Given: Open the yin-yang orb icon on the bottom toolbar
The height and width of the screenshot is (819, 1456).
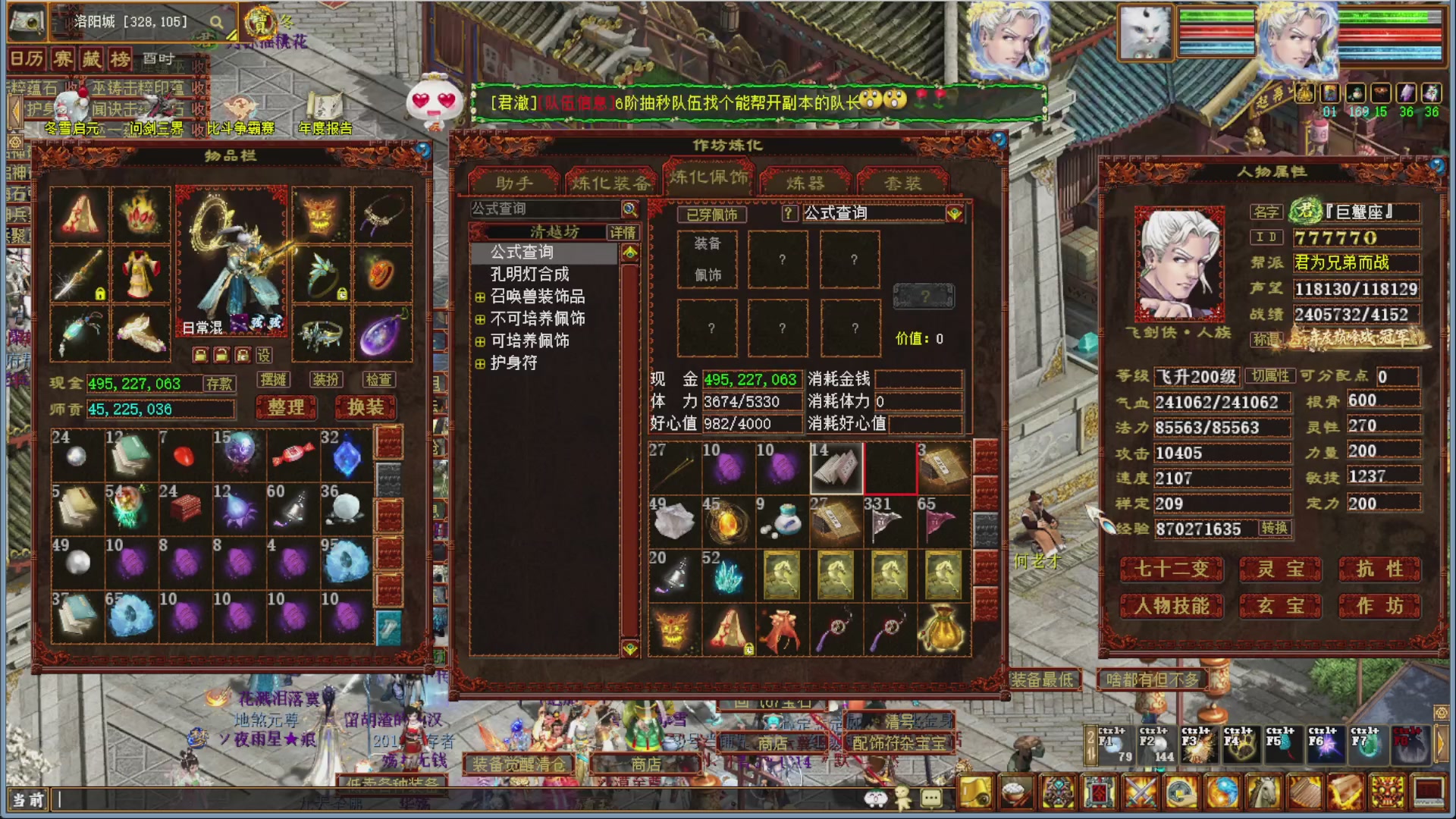Looking at the screenshot, I should click(x=1222, y=794).
